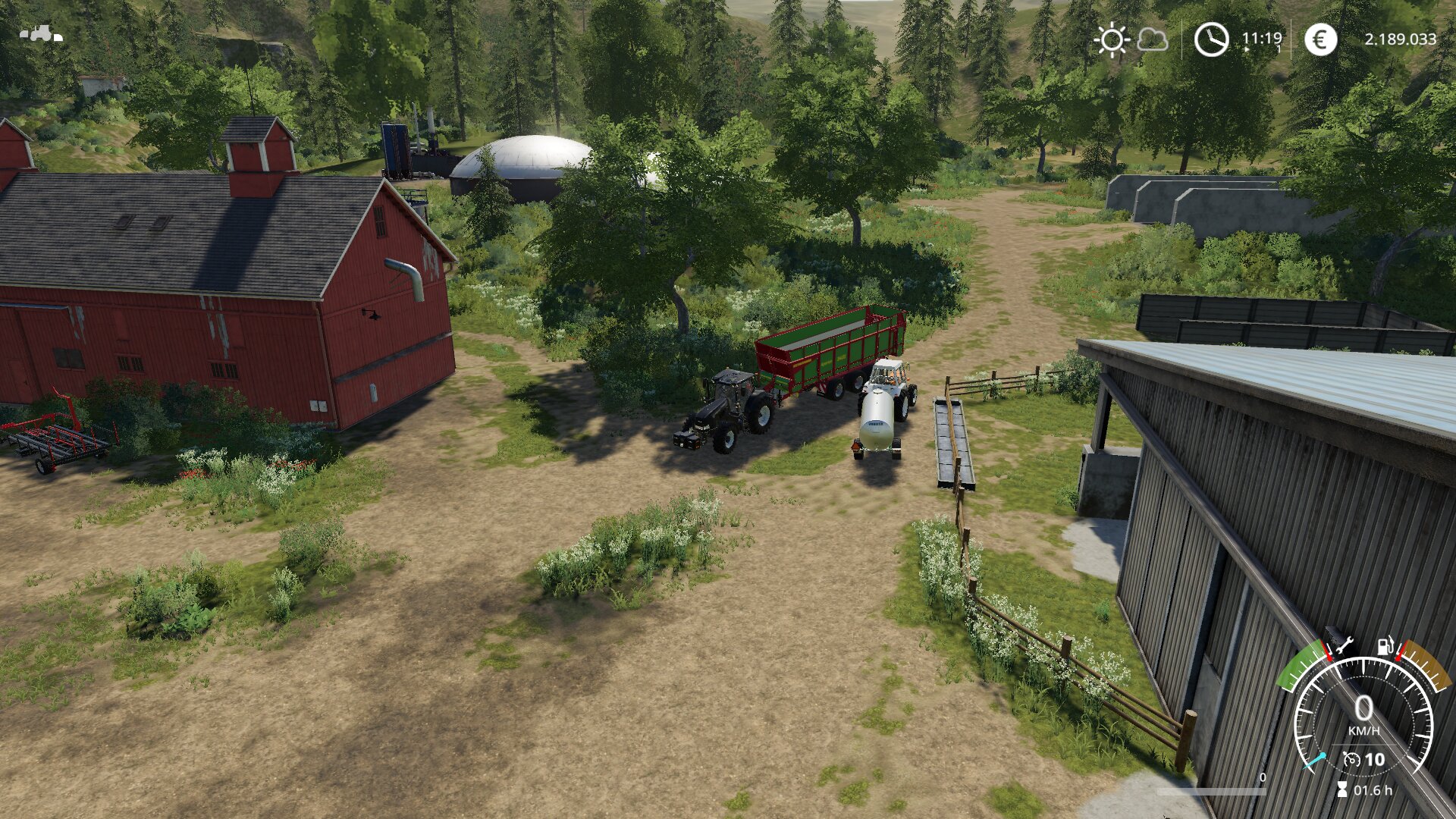Click the vehicle schema icon
This screenshot has height=819, width=1456.
(x=41, y=34)
